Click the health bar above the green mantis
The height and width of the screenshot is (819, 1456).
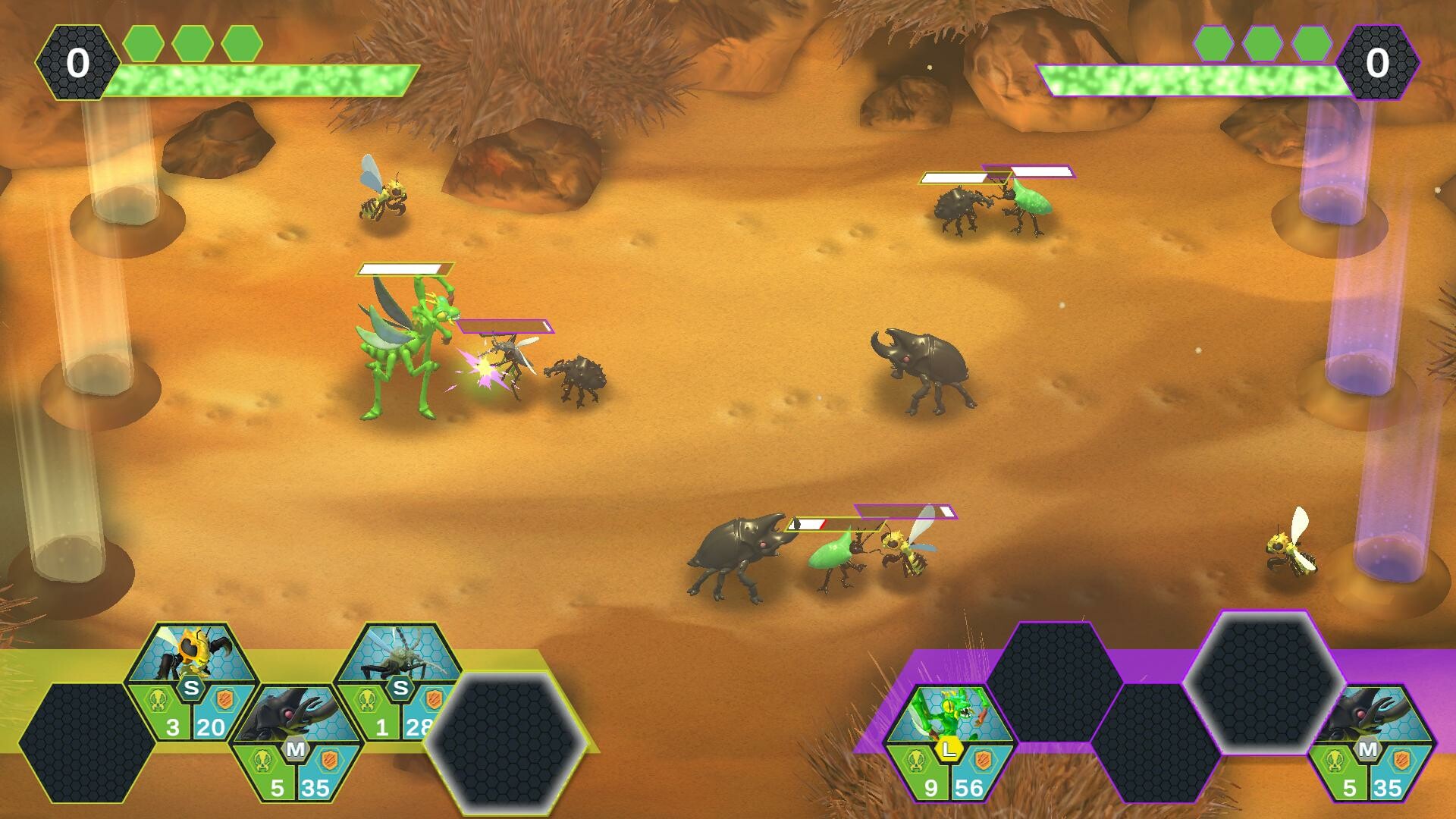click(x=404, y=267)
